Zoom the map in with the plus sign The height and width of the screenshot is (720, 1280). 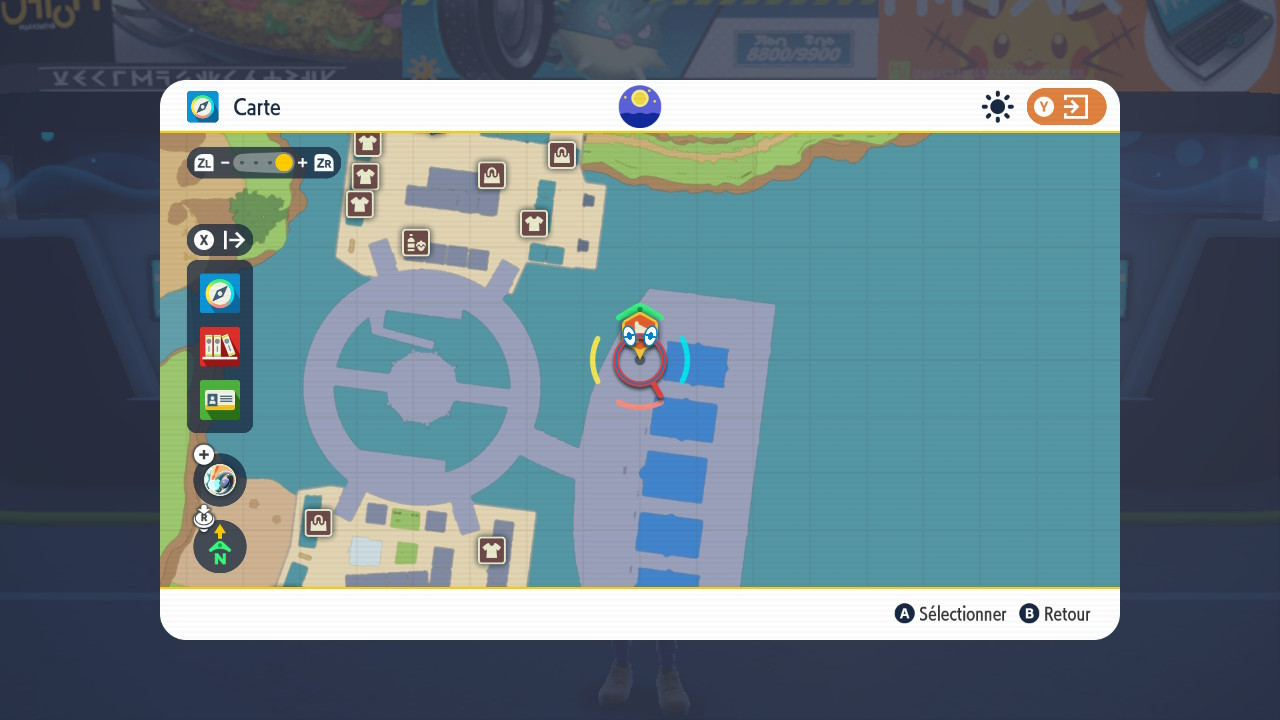[x=302, y=163]
